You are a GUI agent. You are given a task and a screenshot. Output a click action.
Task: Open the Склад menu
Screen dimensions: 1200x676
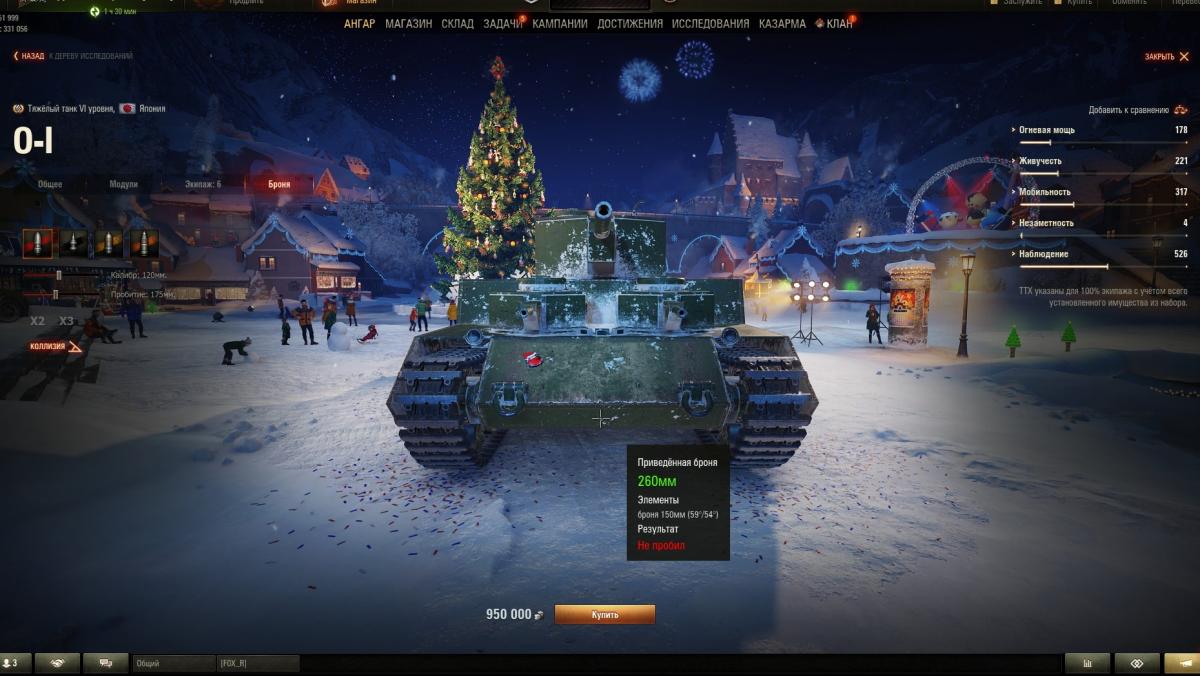[457, 23]
